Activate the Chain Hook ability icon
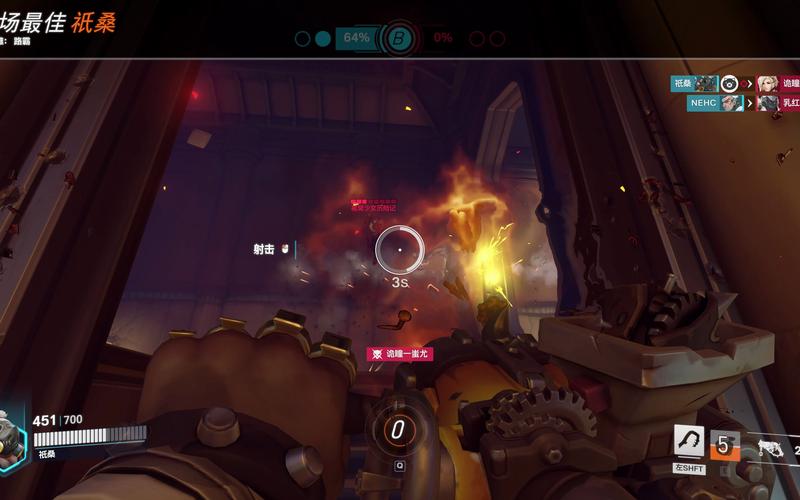The image size is (800, 500). click(689, 441)
